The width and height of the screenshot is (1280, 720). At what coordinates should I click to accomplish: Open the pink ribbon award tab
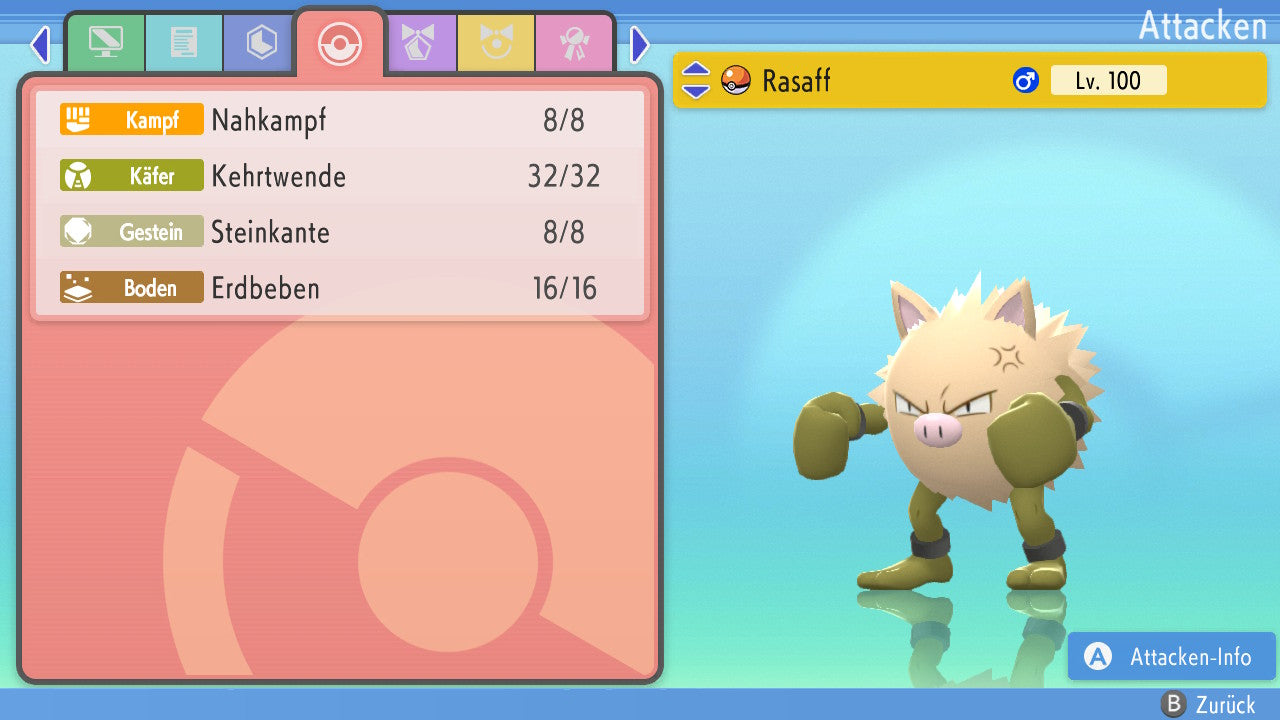click(573, 43)
